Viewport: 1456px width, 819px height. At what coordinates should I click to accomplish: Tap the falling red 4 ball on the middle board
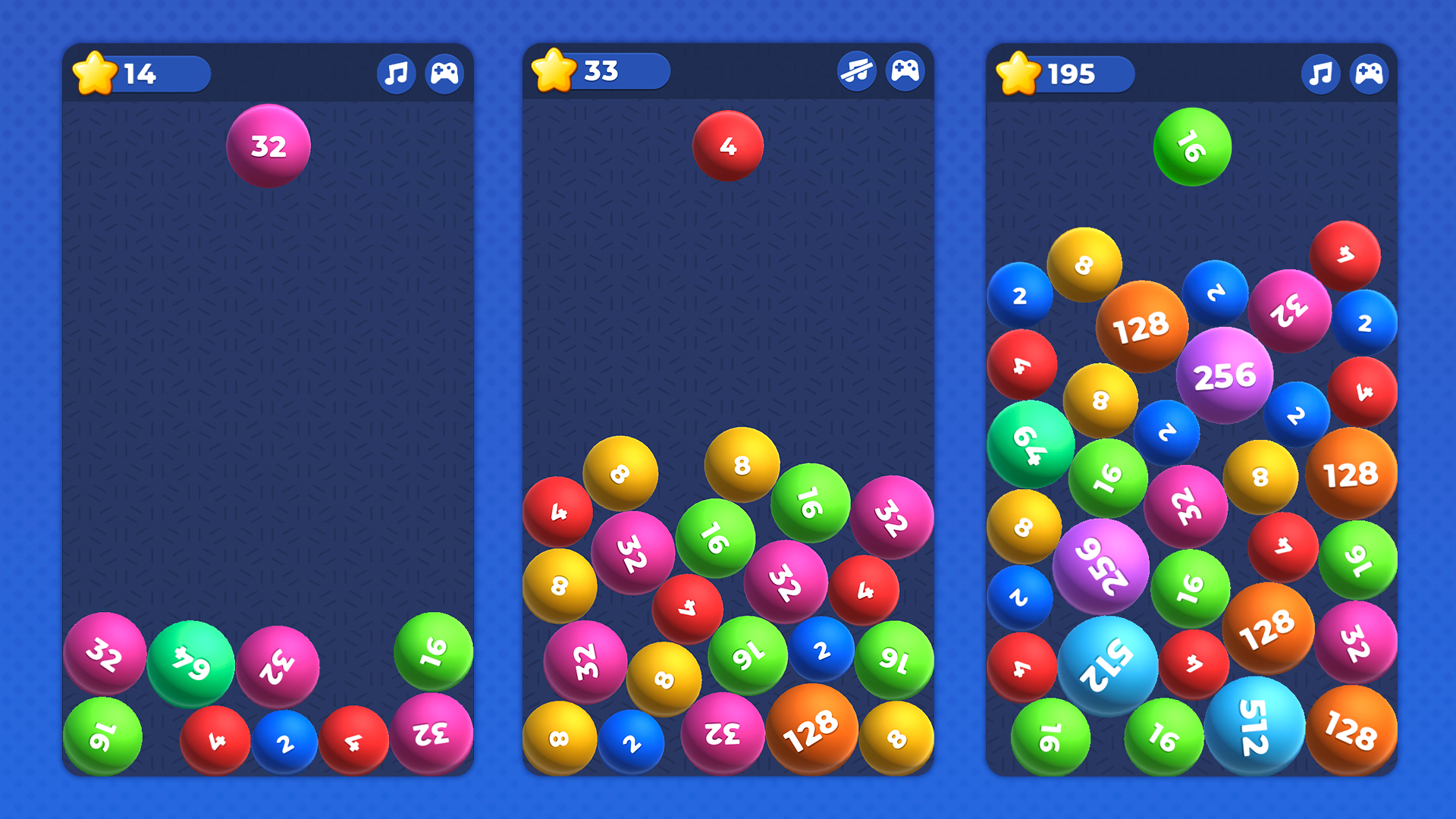click(729, 146)
